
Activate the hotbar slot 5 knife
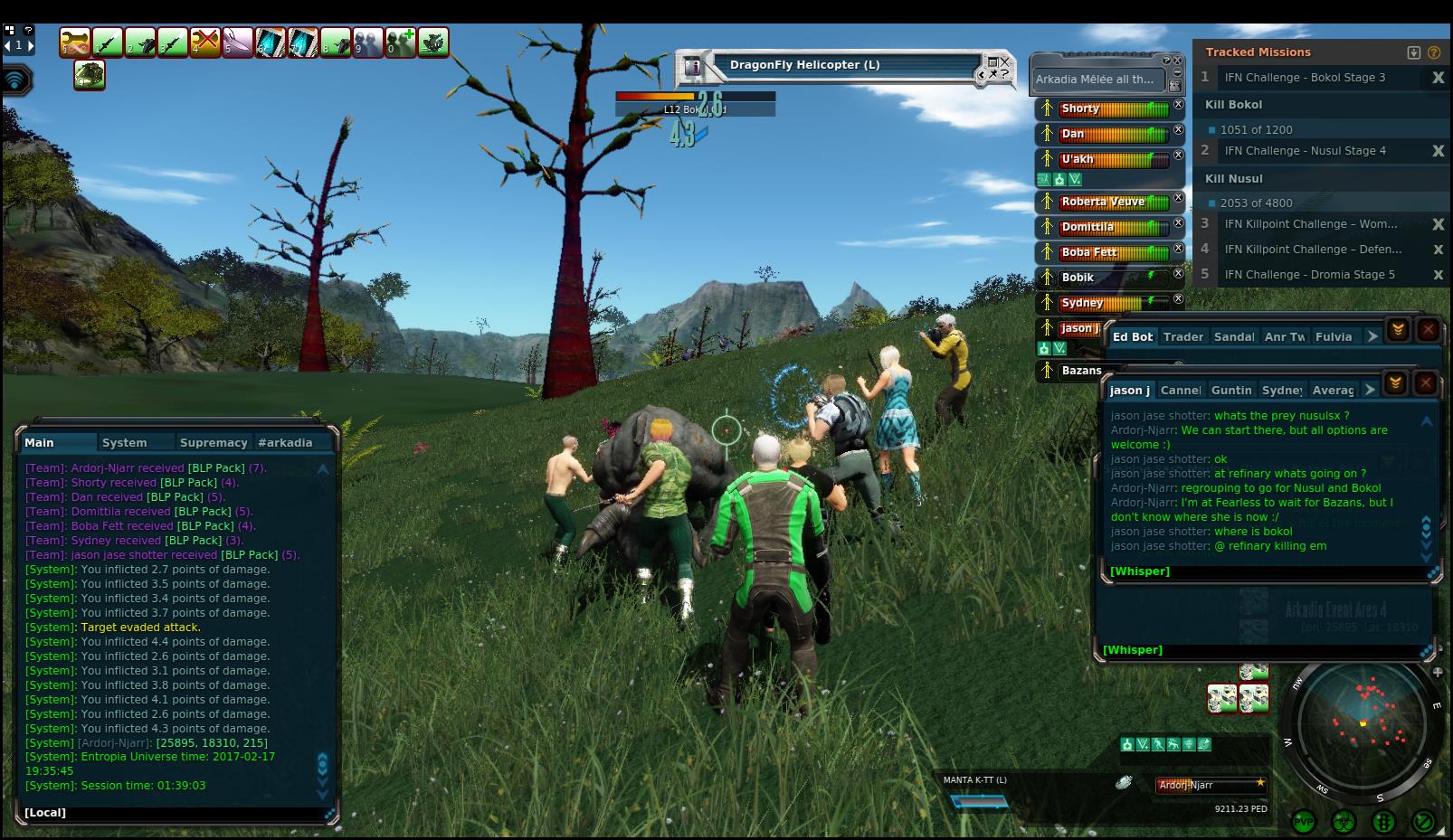(237, 42)
